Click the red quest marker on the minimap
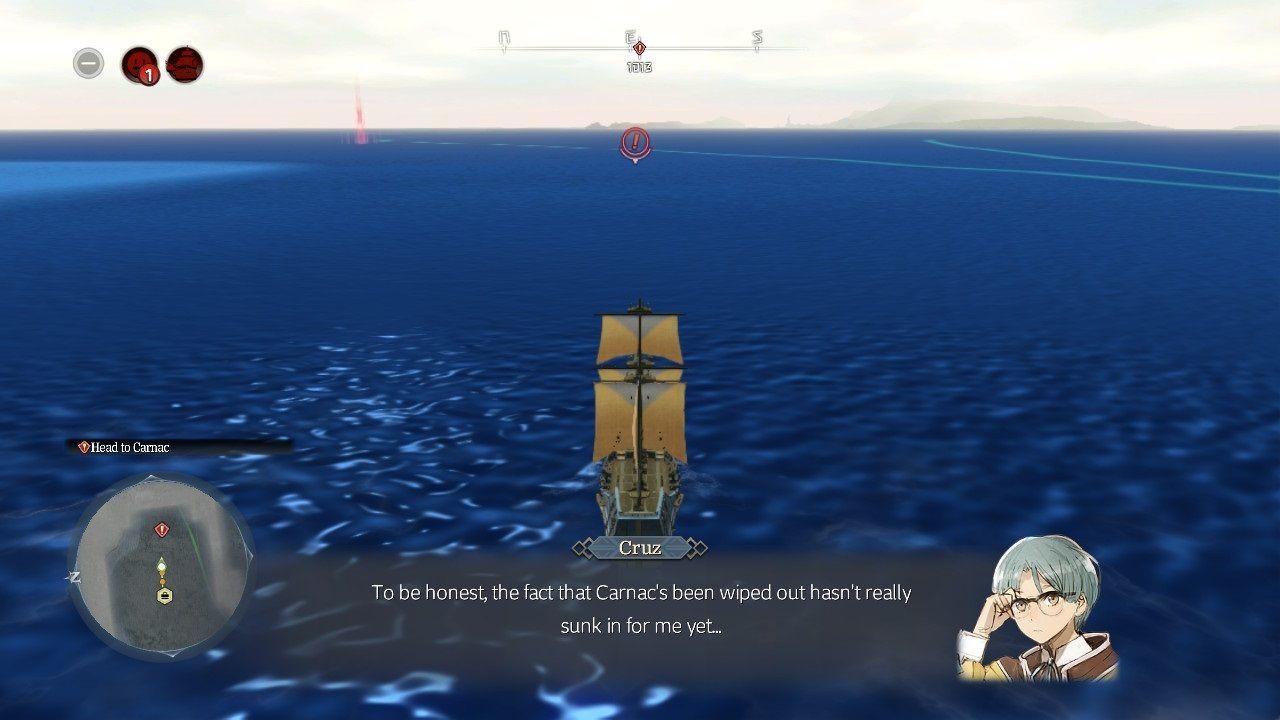The width and height of the screenshot is (1280, 720). point(161,530)
